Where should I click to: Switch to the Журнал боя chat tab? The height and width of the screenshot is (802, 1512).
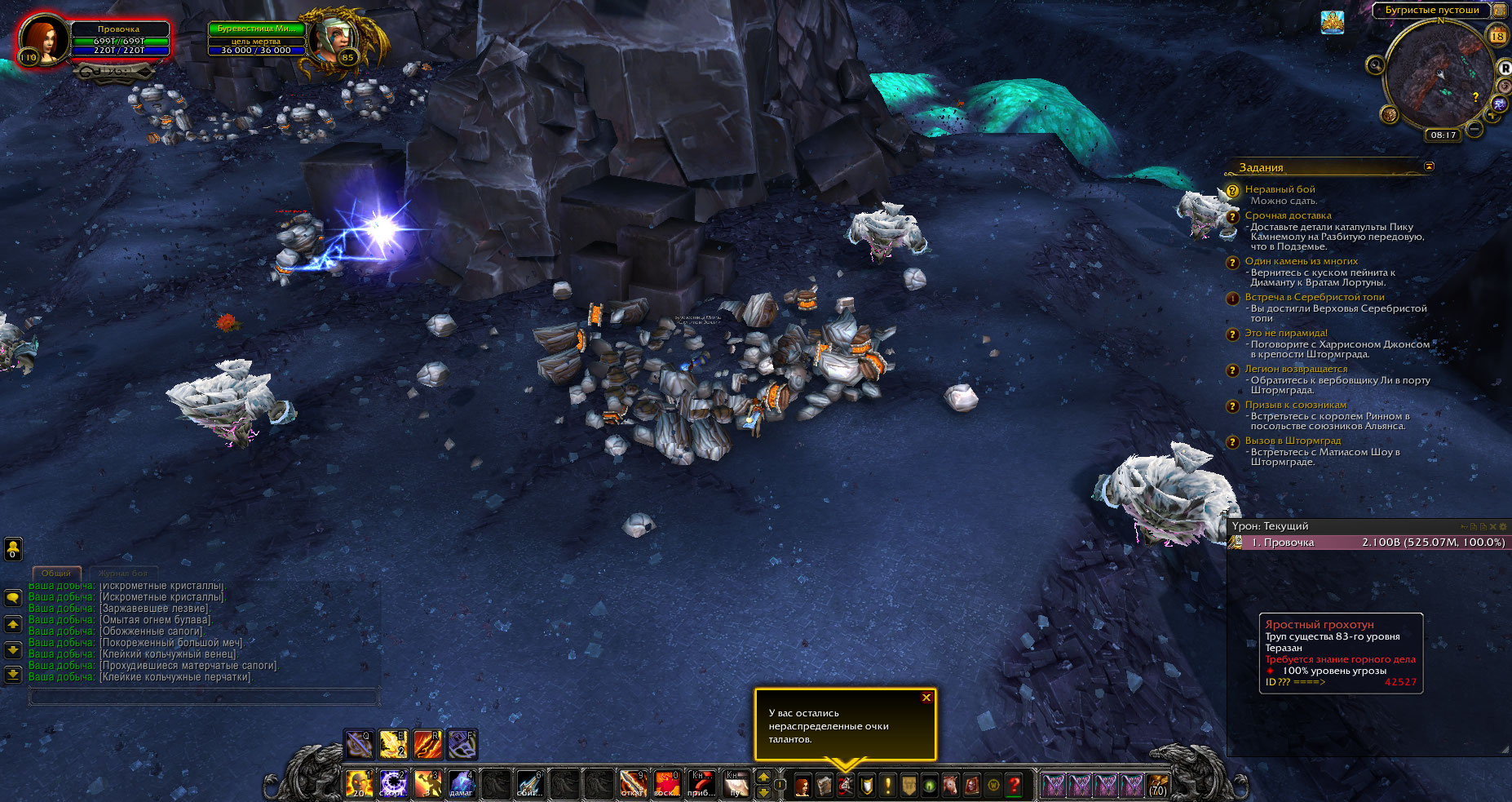point(123,573)
